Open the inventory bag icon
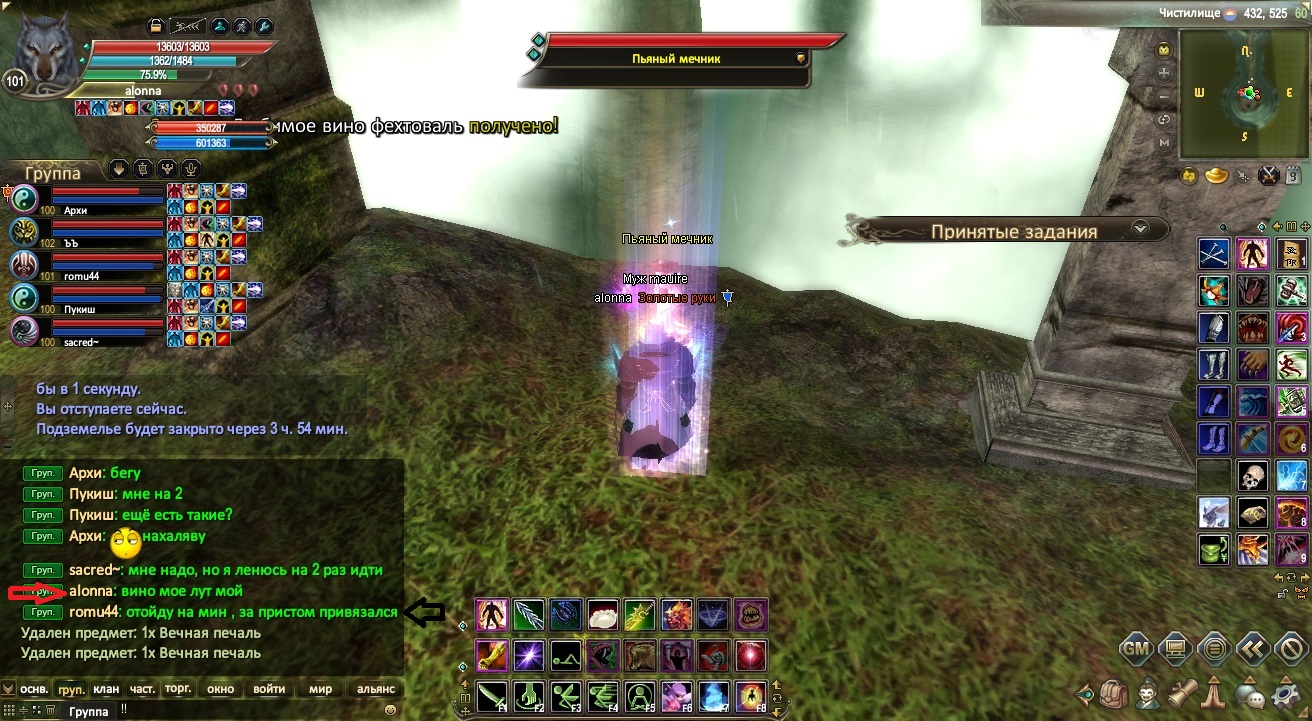 coord(1116,693)
